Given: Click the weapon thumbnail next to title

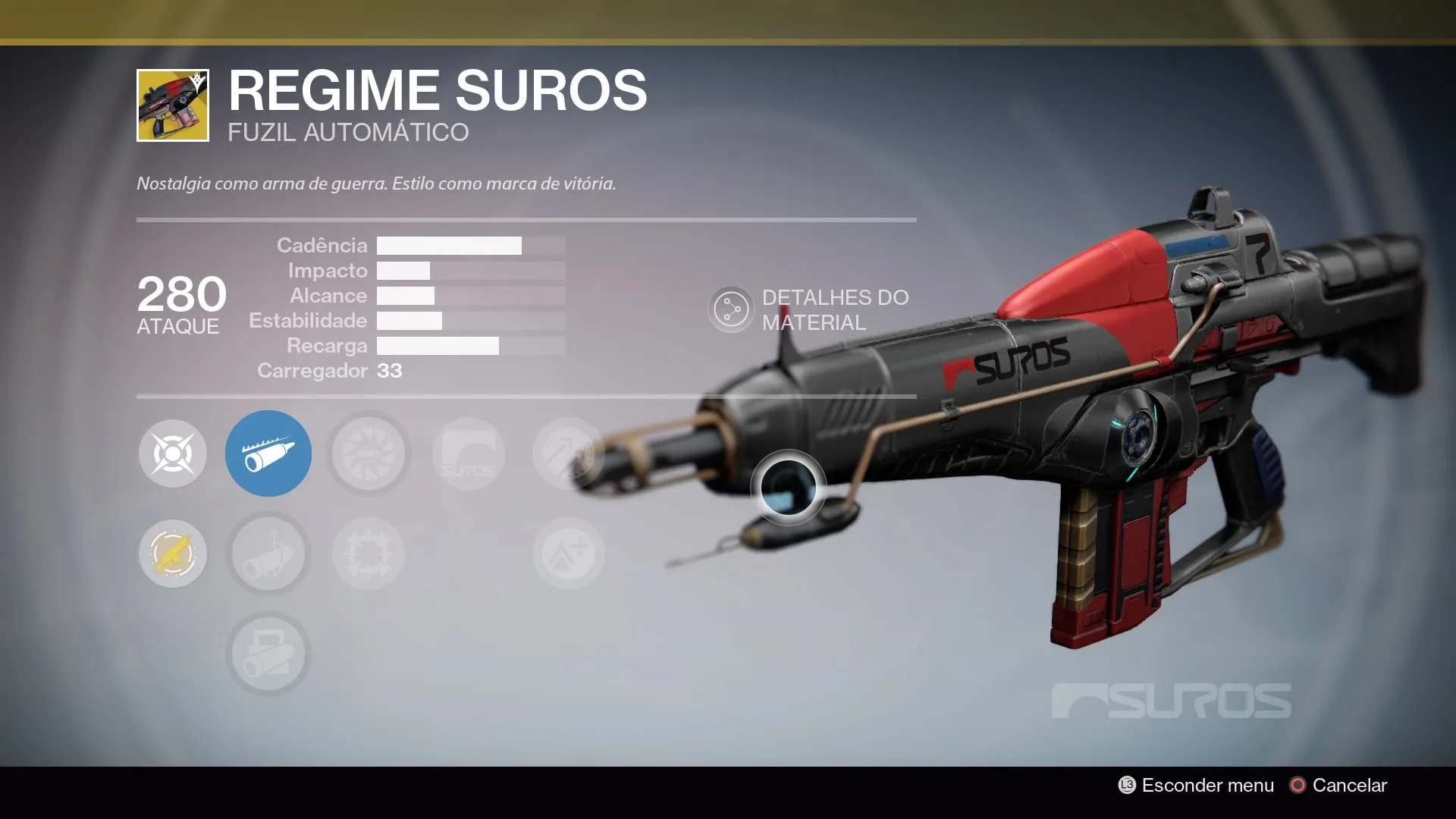Looking at the screenshot, I should click(x=171, y=105).
